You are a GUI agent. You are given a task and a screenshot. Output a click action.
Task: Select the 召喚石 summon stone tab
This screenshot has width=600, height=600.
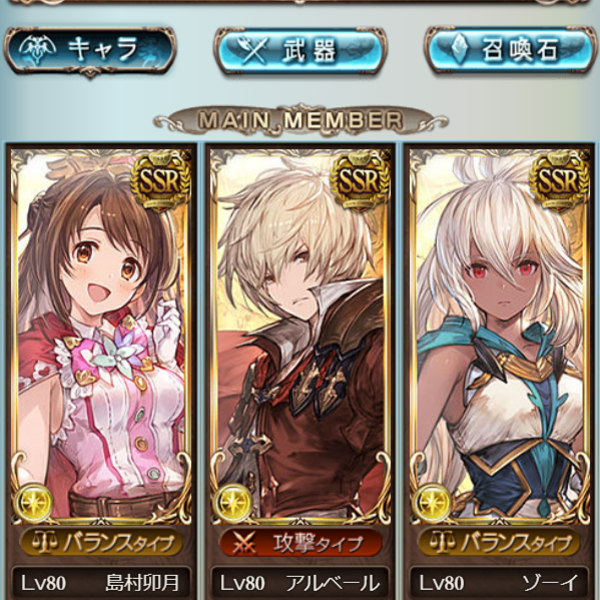(x=510, y=50)
